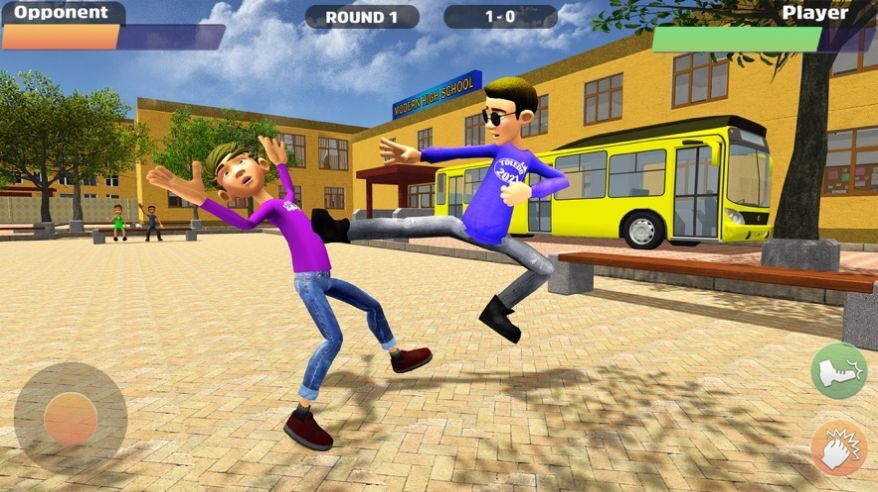Hit the orange punch attack button

(x=838, y=447)
